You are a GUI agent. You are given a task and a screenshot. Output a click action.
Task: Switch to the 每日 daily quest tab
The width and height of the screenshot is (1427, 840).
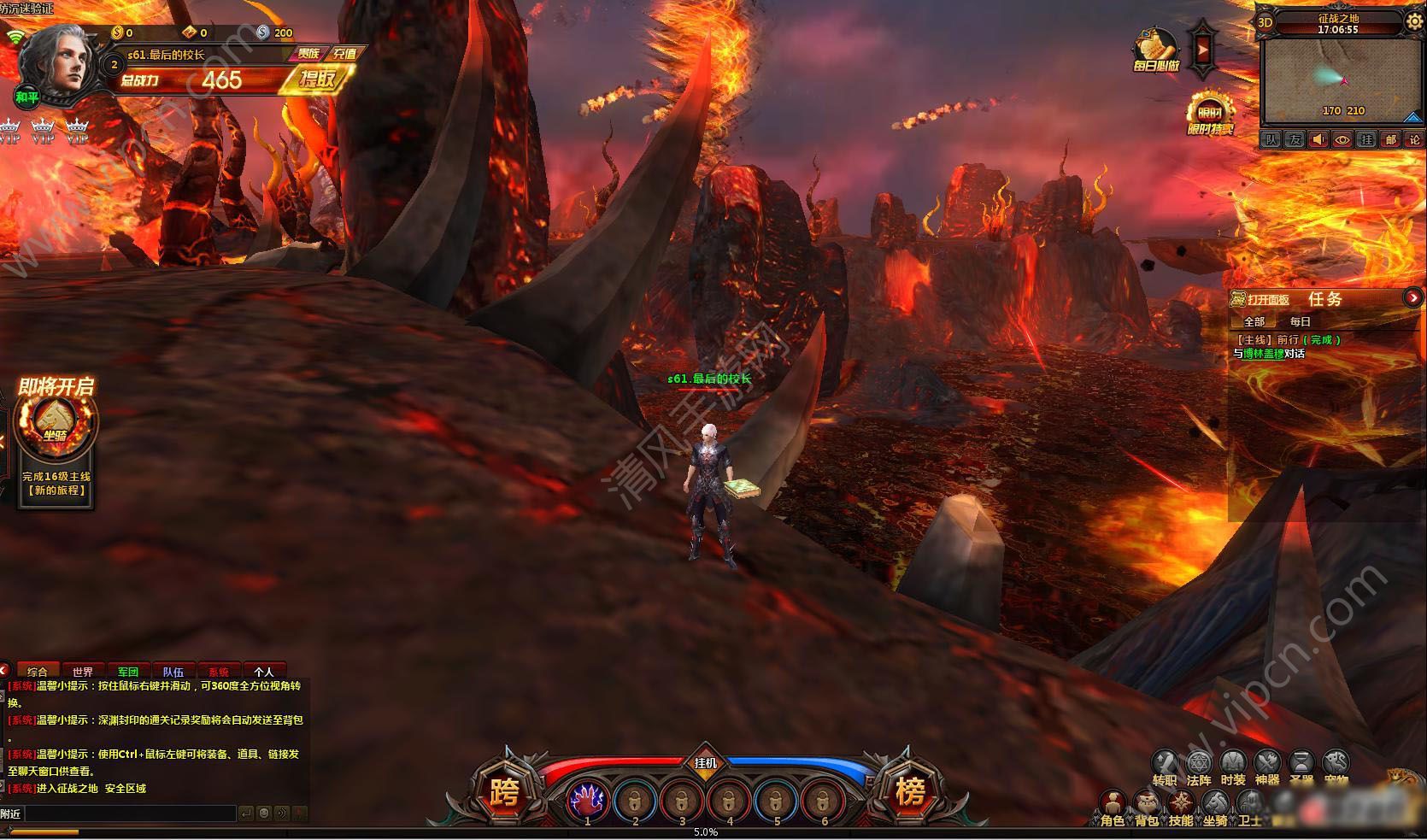click(x=1301, y=321)
